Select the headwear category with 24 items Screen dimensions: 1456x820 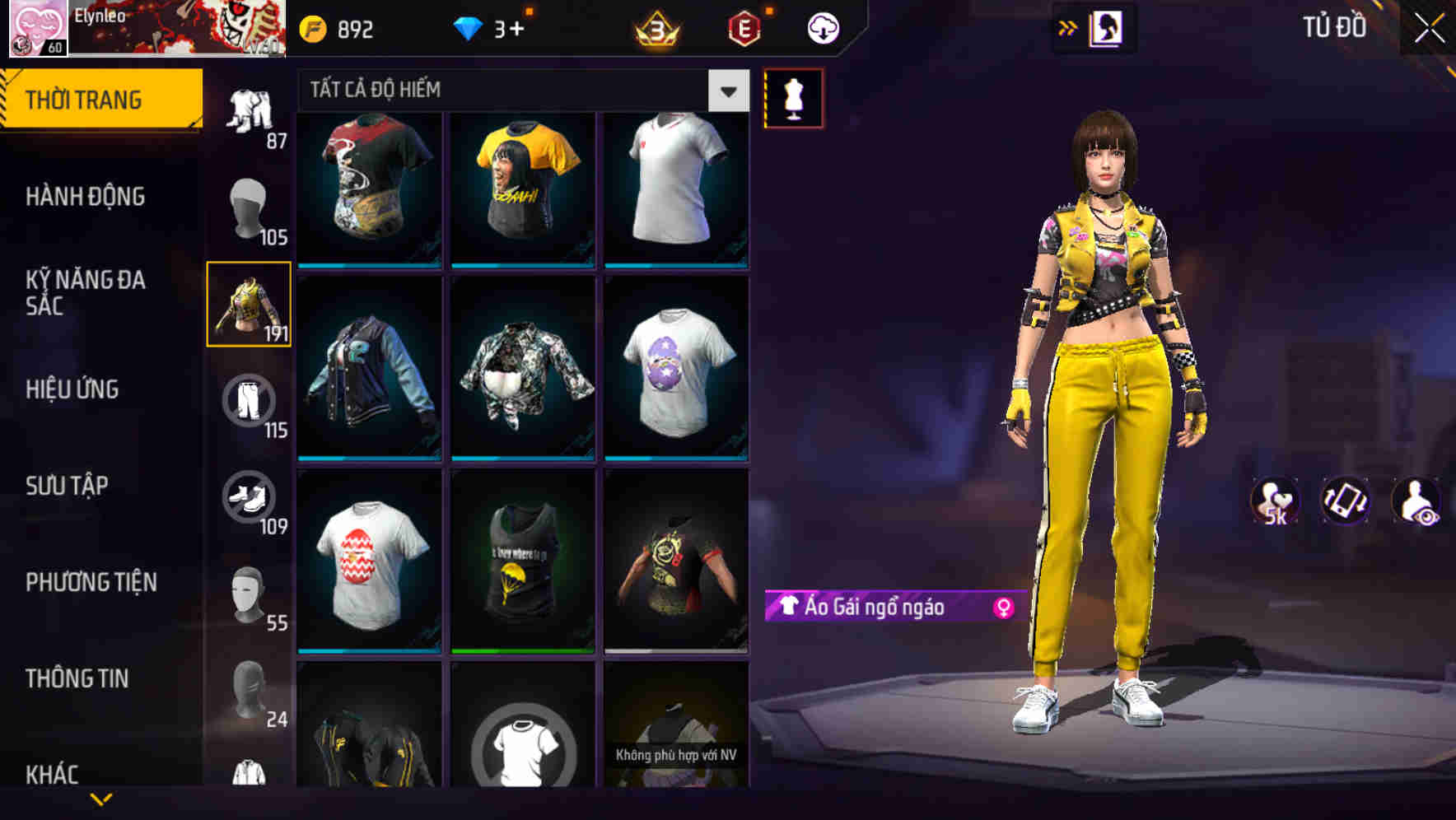pyautogui.click(x=249, y=694)
